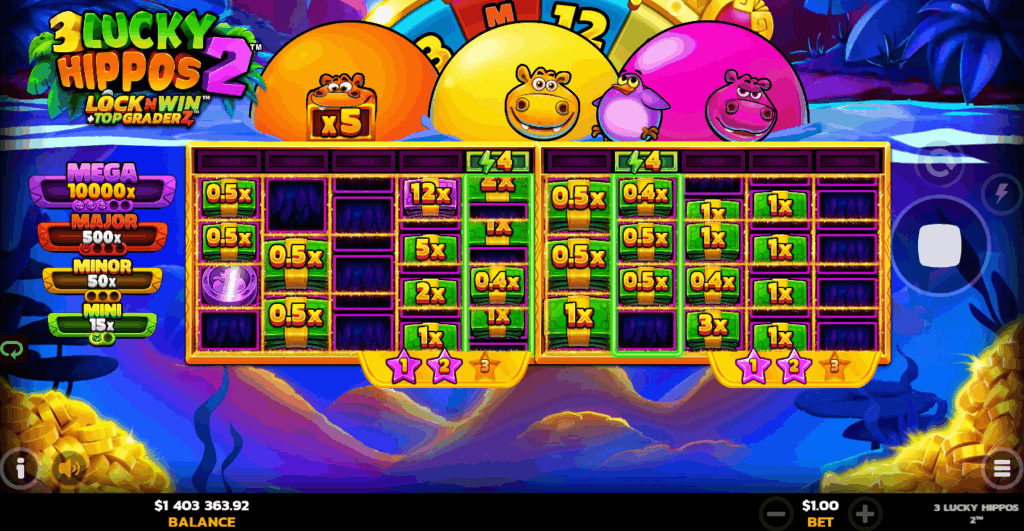This screenshot has height=531, width=1024.
Task: Decrease the bet with the minus button
Action: click(x=773, y=511)
